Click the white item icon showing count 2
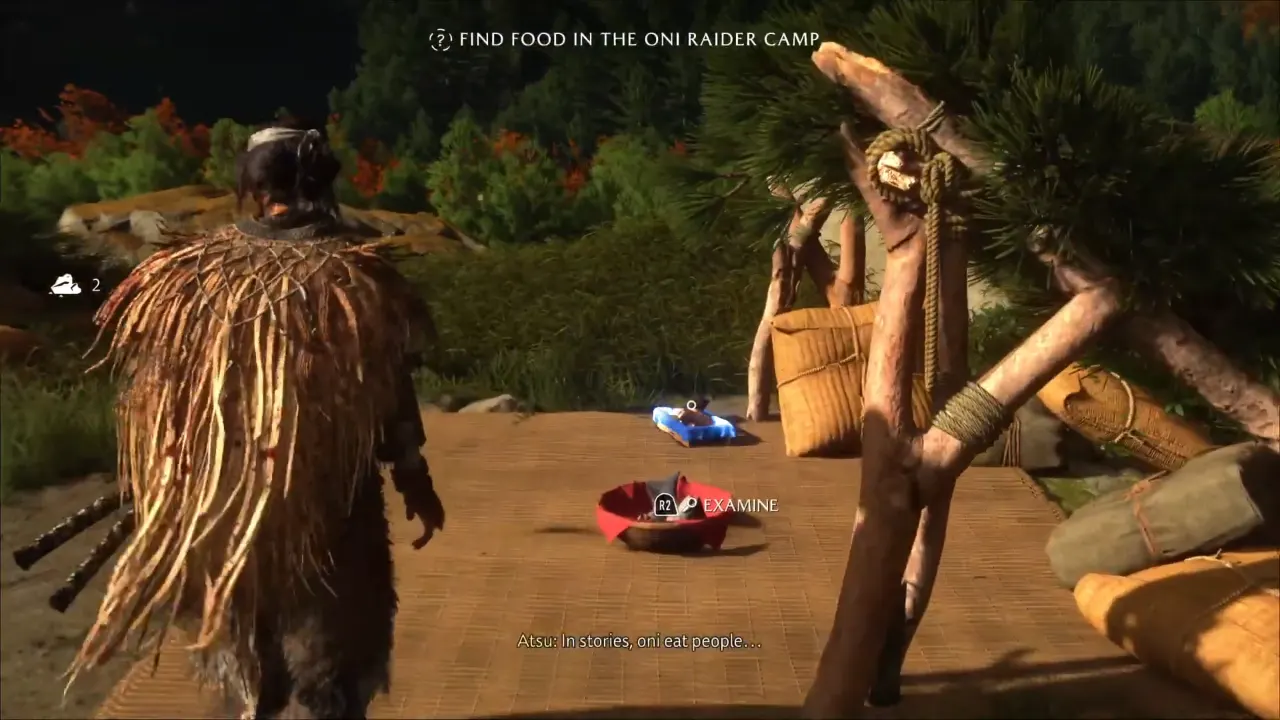 (x=66, y=285)
